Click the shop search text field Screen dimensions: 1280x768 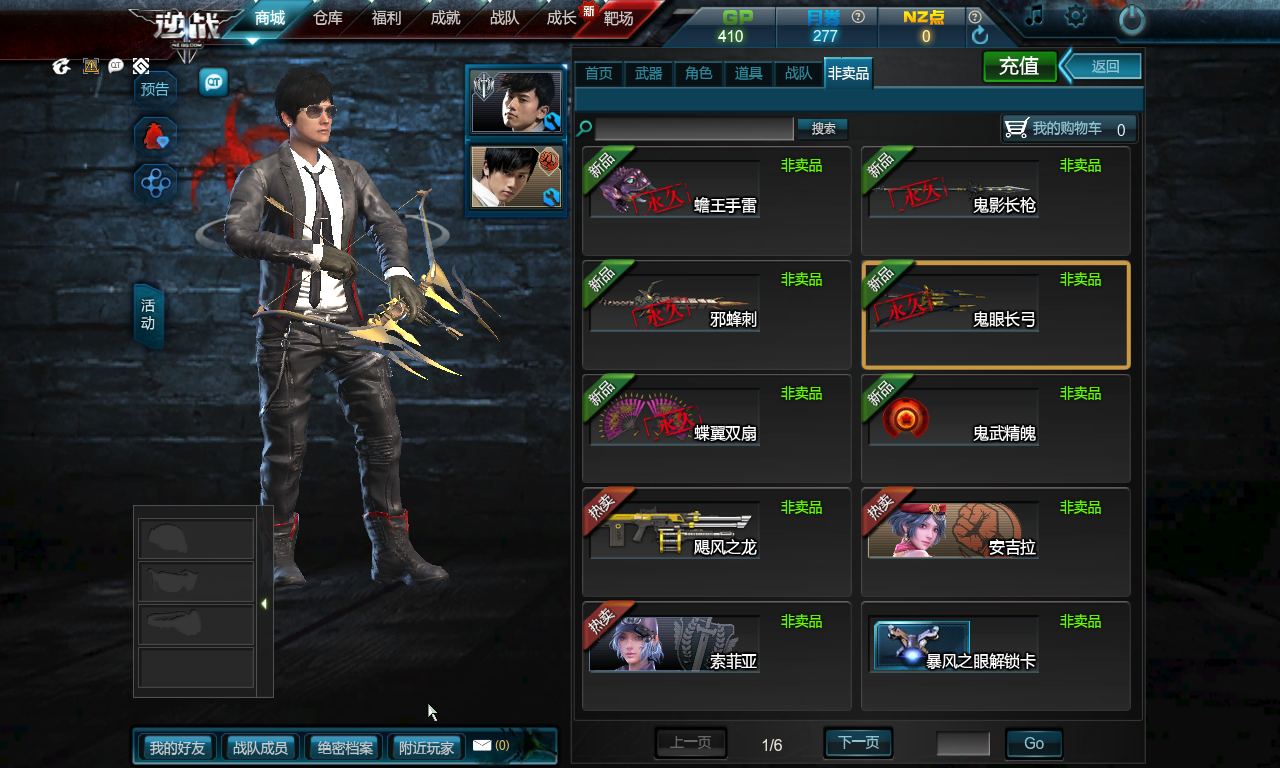(x=694, y=129)
